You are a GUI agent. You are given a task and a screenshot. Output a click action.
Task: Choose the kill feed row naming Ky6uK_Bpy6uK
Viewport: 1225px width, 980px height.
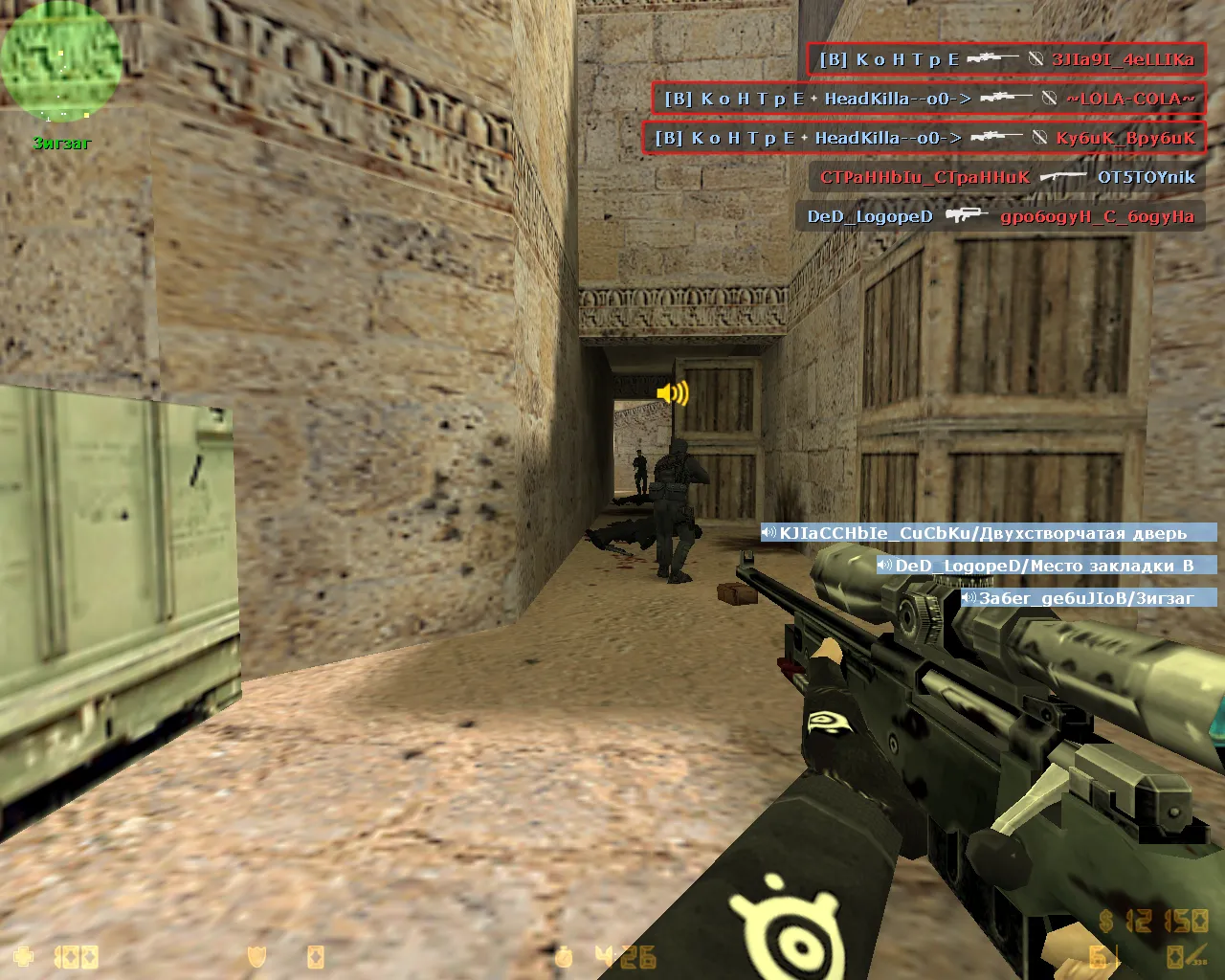coord(924,138)
